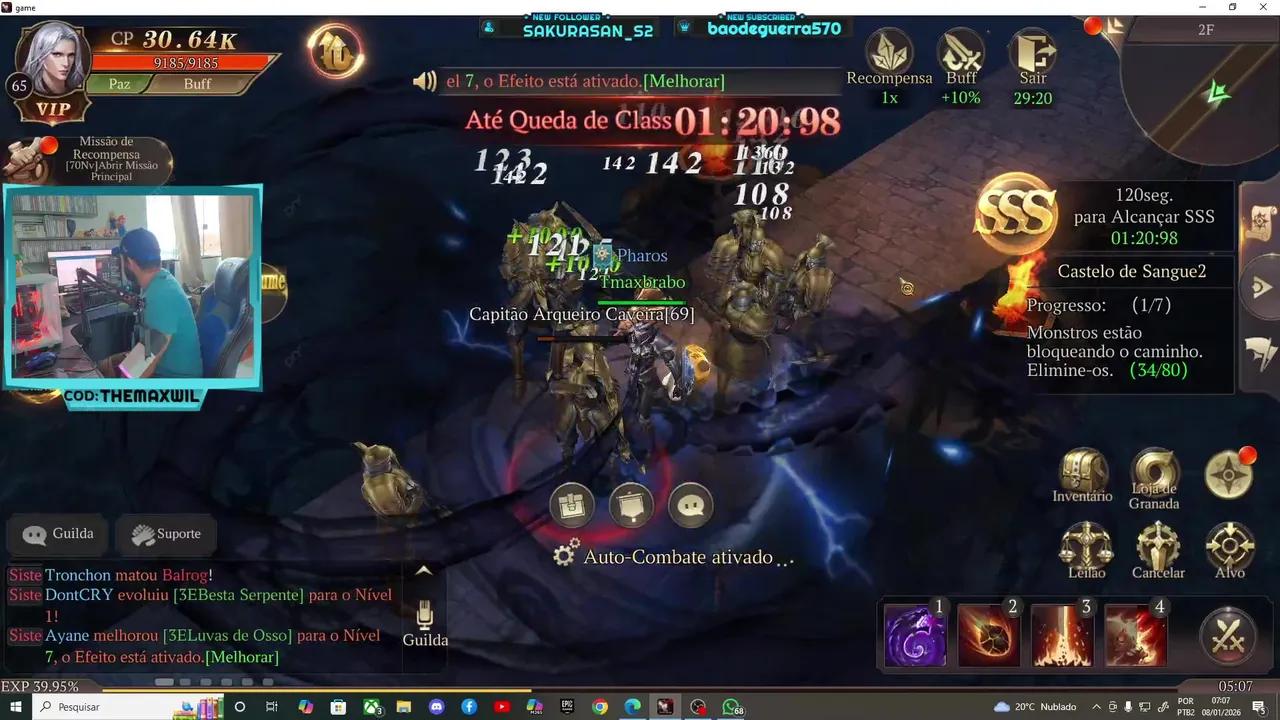The height and width of the screenshot is (720, 1280).
Task: Switch to the Buff tab
Action: tap(196, 84)
